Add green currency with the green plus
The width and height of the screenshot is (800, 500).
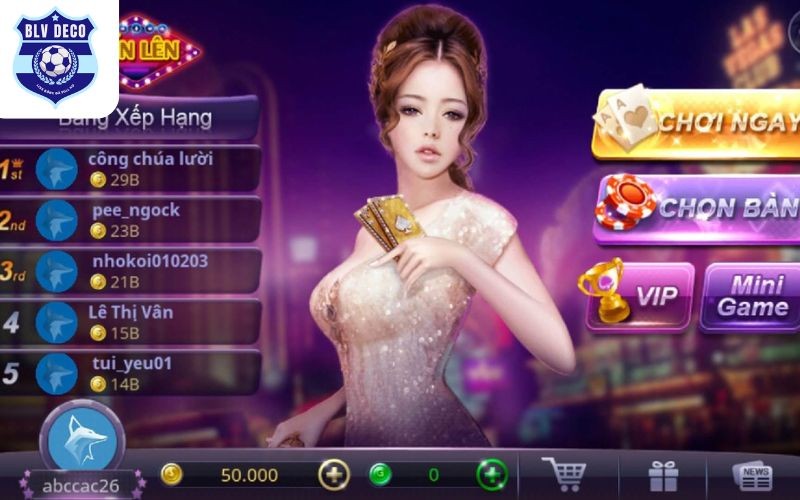491,474
